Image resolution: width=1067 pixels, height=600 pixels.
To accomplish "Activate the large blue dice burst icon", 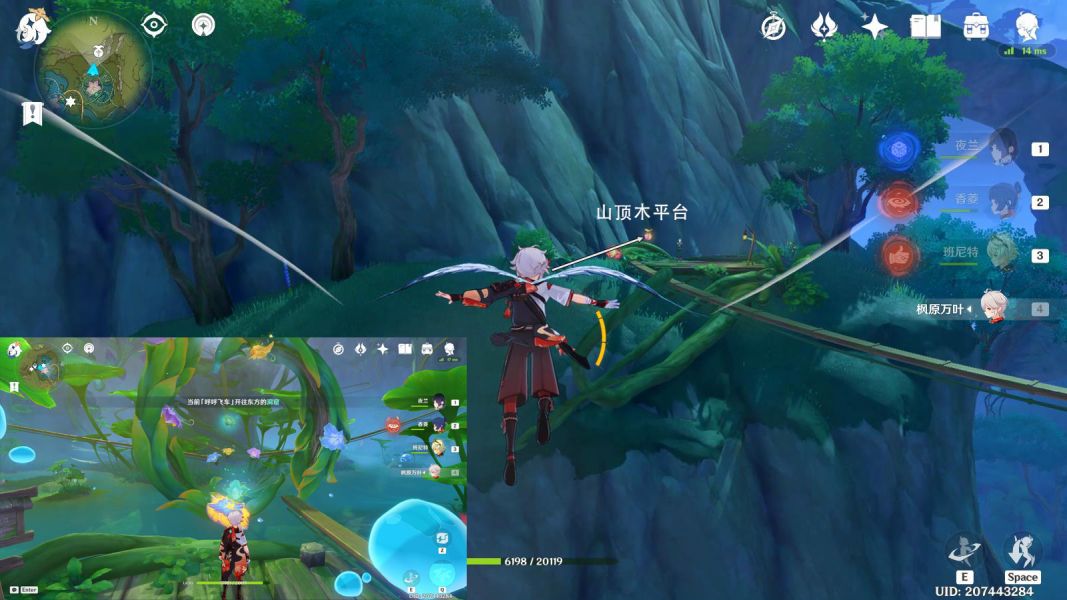I will pos(899,149).
